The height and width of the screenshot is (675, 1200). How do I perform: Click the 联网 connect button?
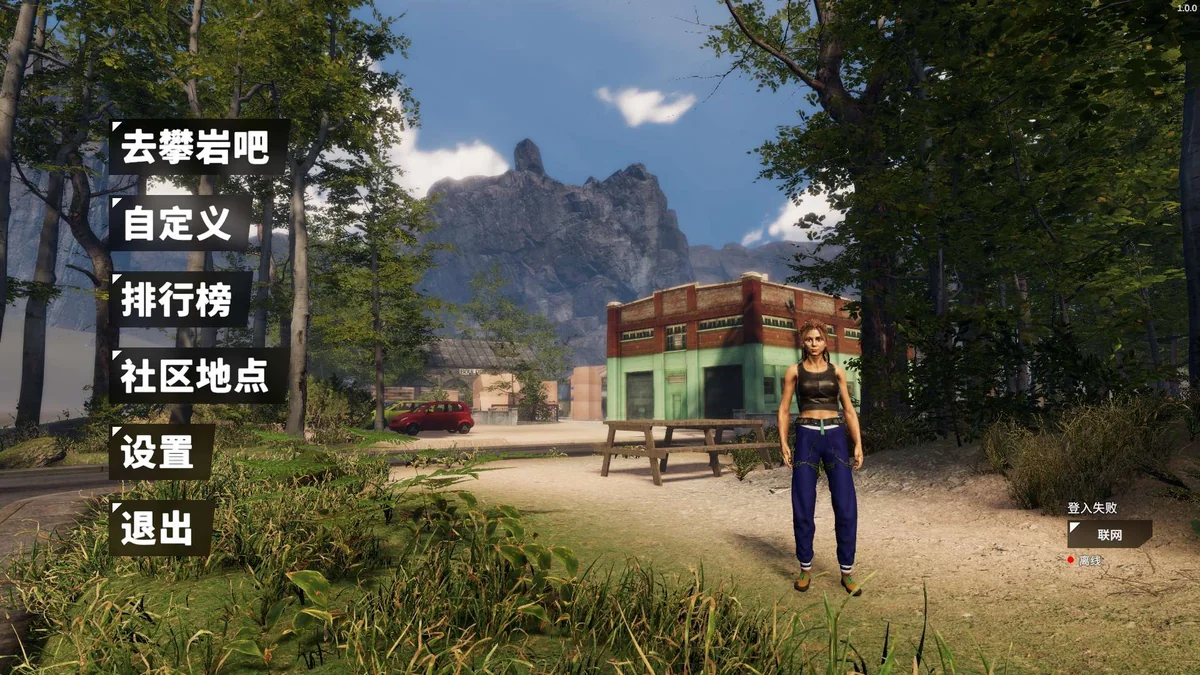pyautogui.click(x=1109, y=534)
